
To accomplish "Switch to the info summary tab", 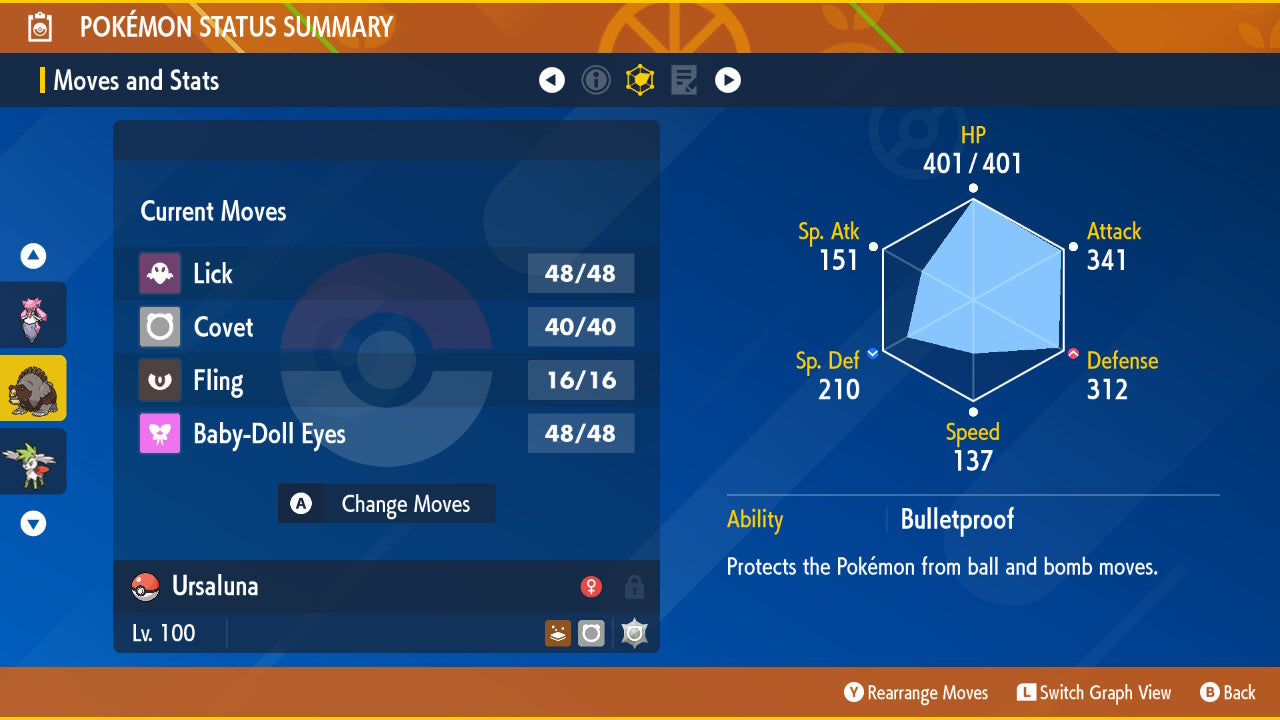I will (596, 80).
